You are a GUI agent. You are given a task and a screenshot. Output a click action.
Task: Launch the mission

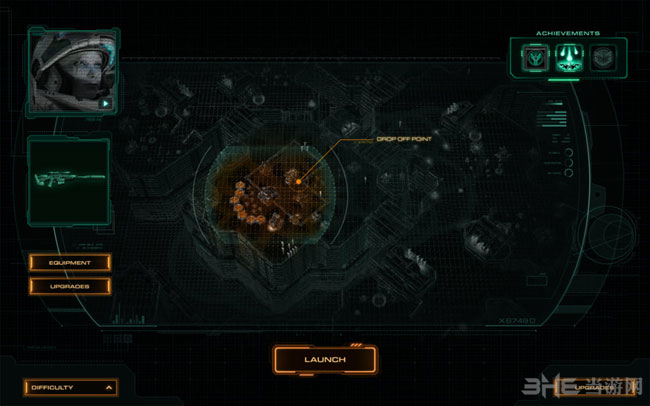325,359
